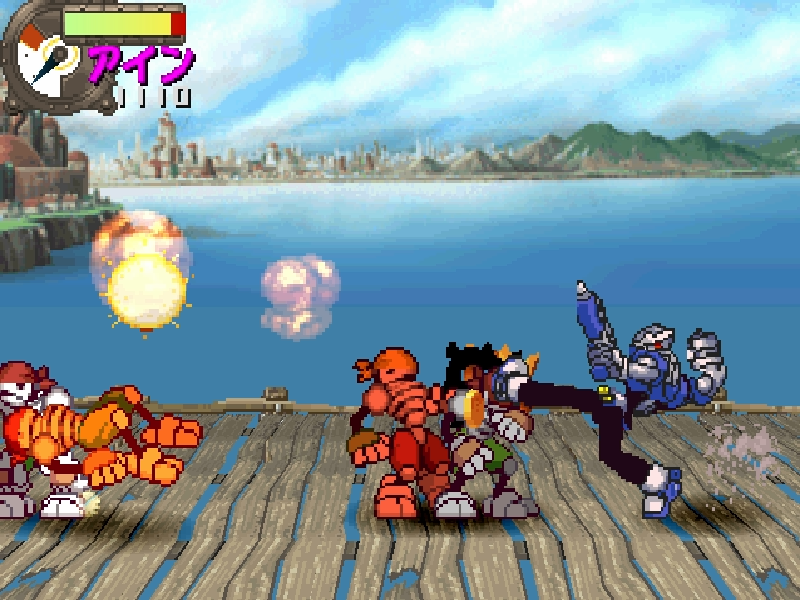Click the round gauge emblem beside the health bar
Image resolution: width=800 pixels, height=600 pixels.
point(45,63)
